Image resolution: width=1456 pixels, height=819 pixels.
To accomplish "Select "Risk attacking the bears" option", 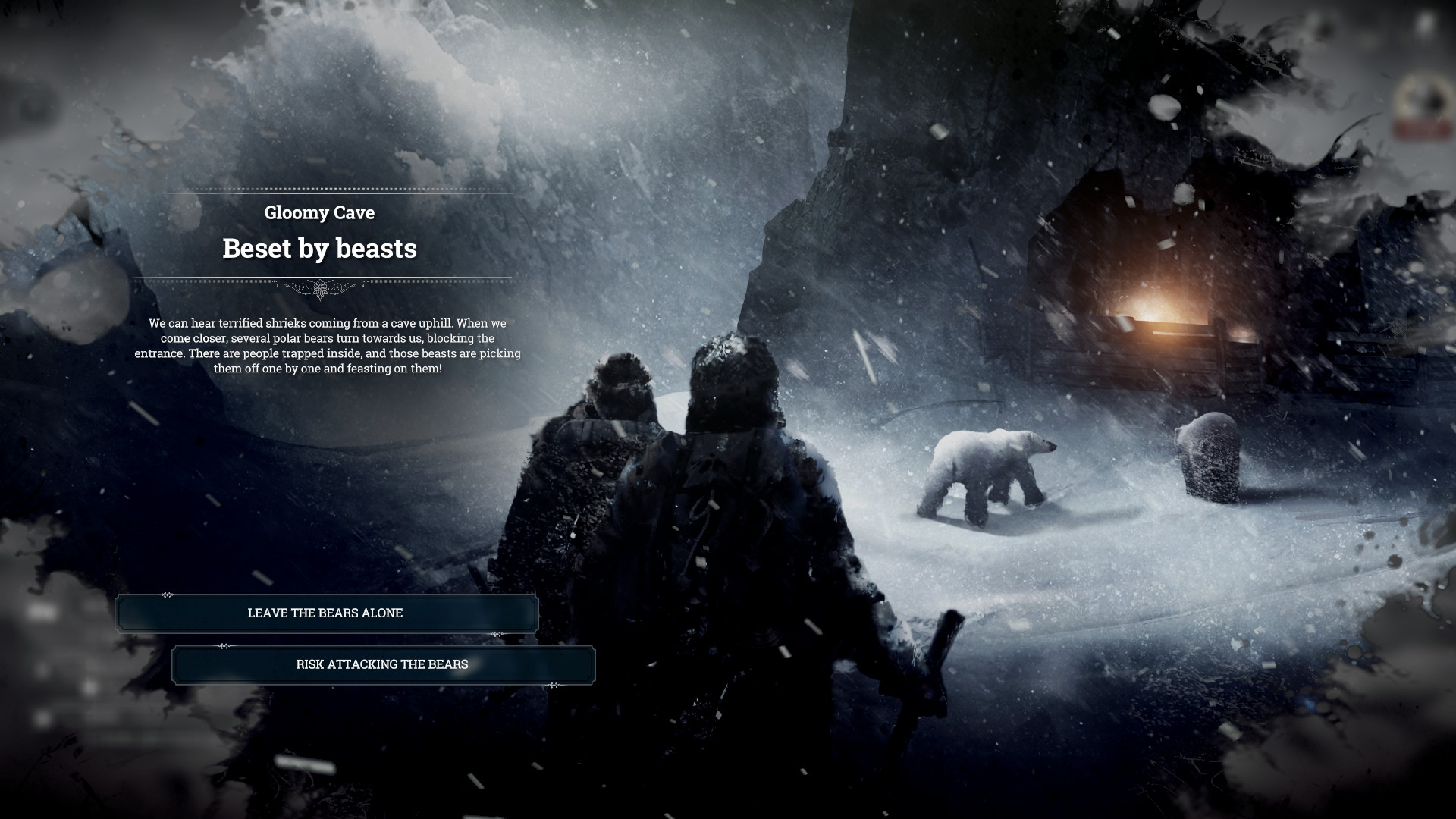I will pos(383,665).
